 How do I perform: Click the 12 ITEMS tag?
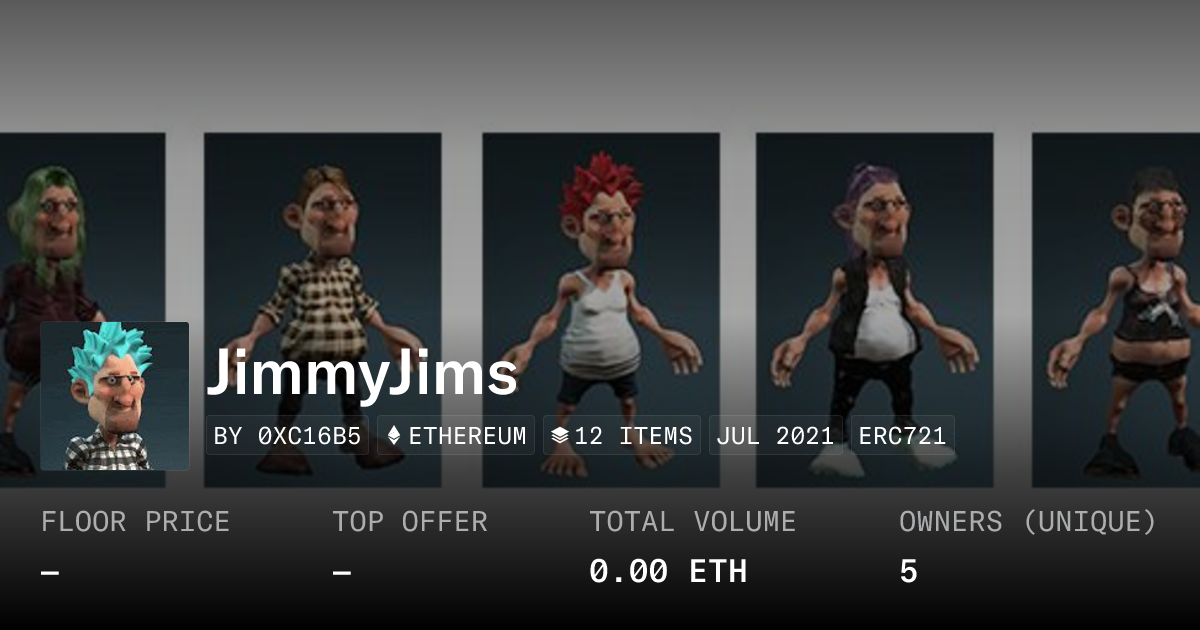pyautogui.click(x=622, y=436)
